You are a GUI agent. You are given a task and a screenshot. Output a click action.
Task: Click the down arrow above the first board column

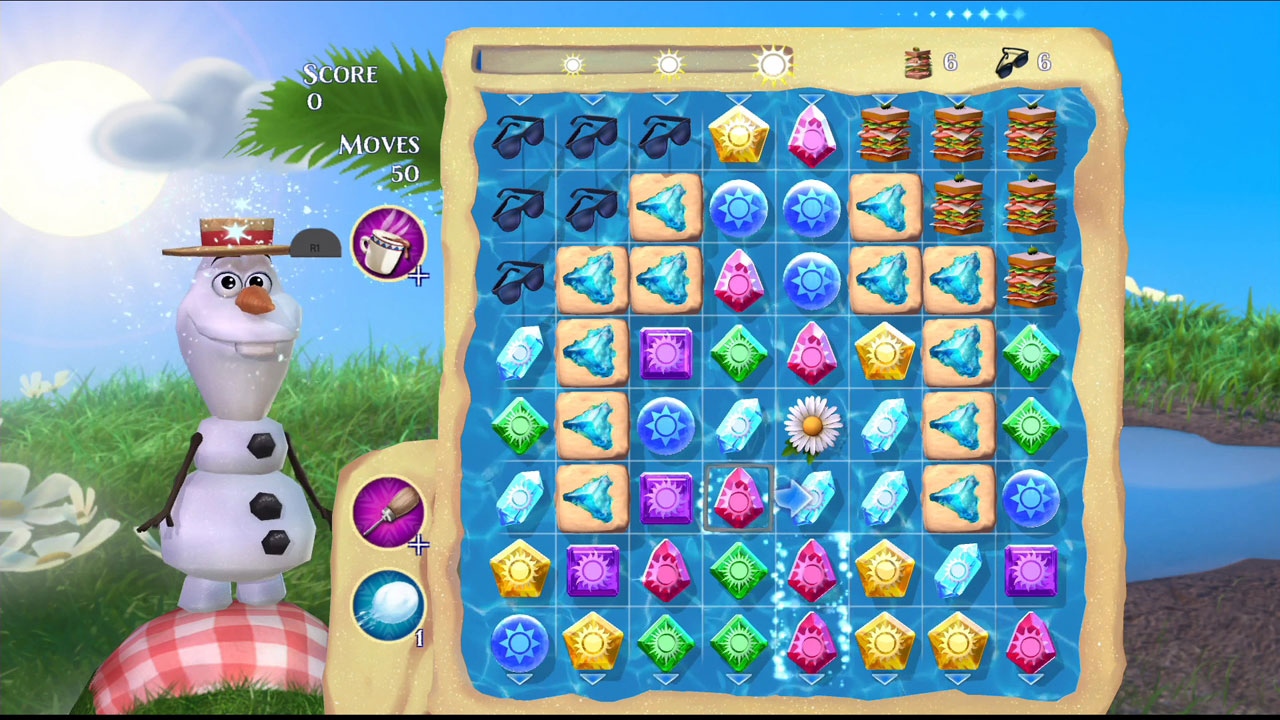[x=517, y=98]
